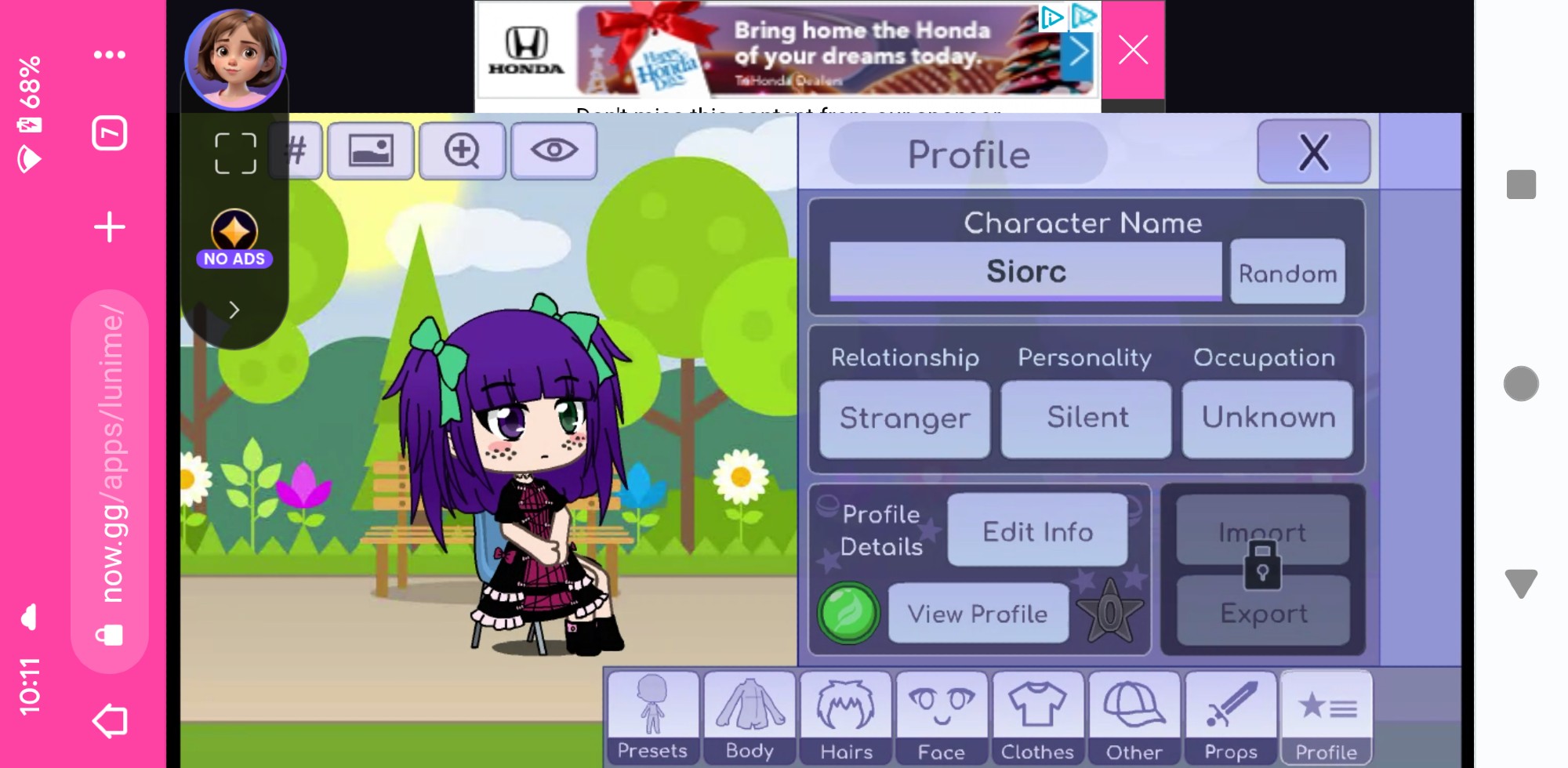Image resolution: width=1568 pixels, height=768 pixels.
Task: Change the Stranger relationship setting
Action: point(905,418)
